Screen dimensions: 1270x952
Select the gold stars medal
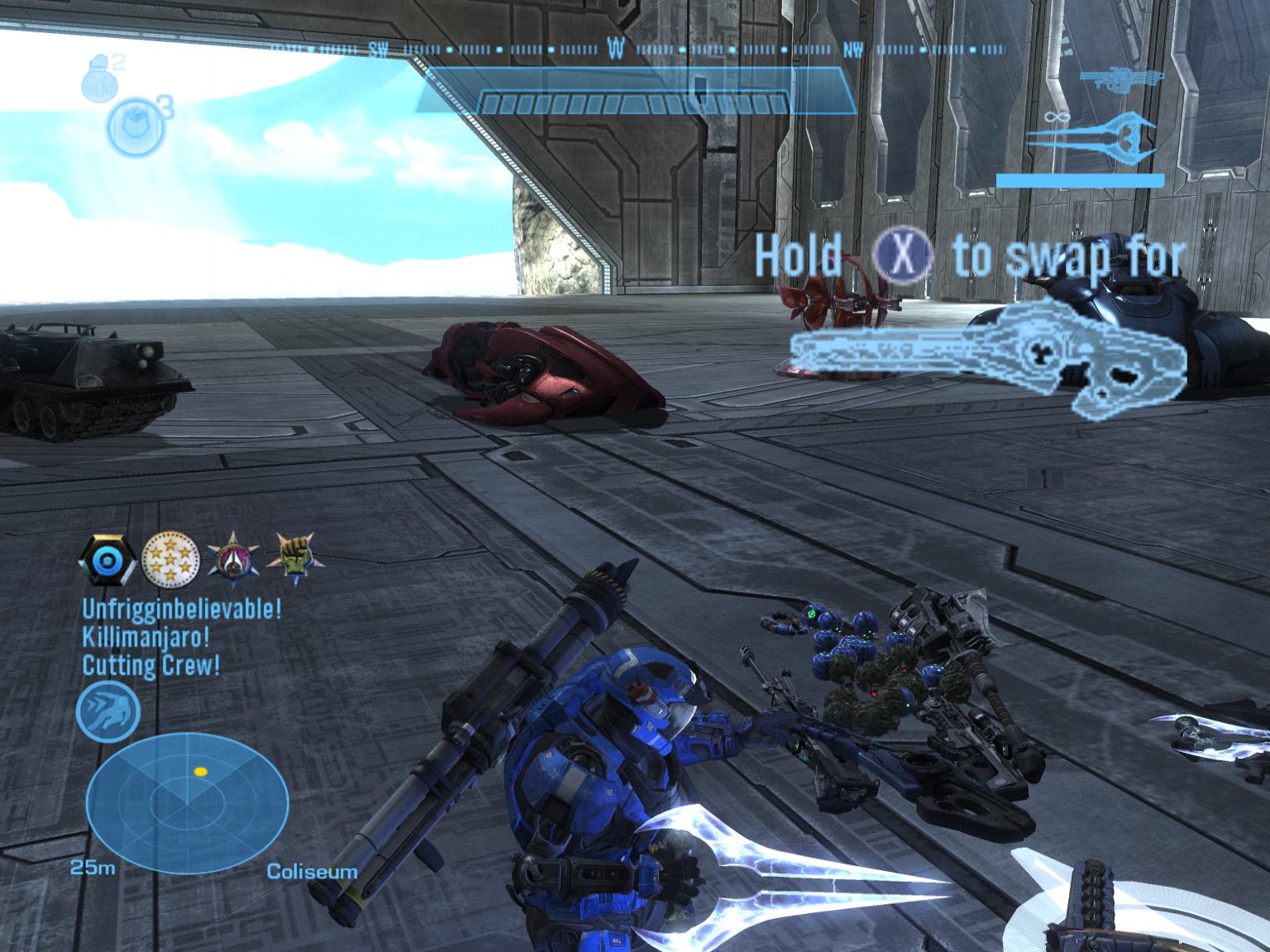click(171, 559)
